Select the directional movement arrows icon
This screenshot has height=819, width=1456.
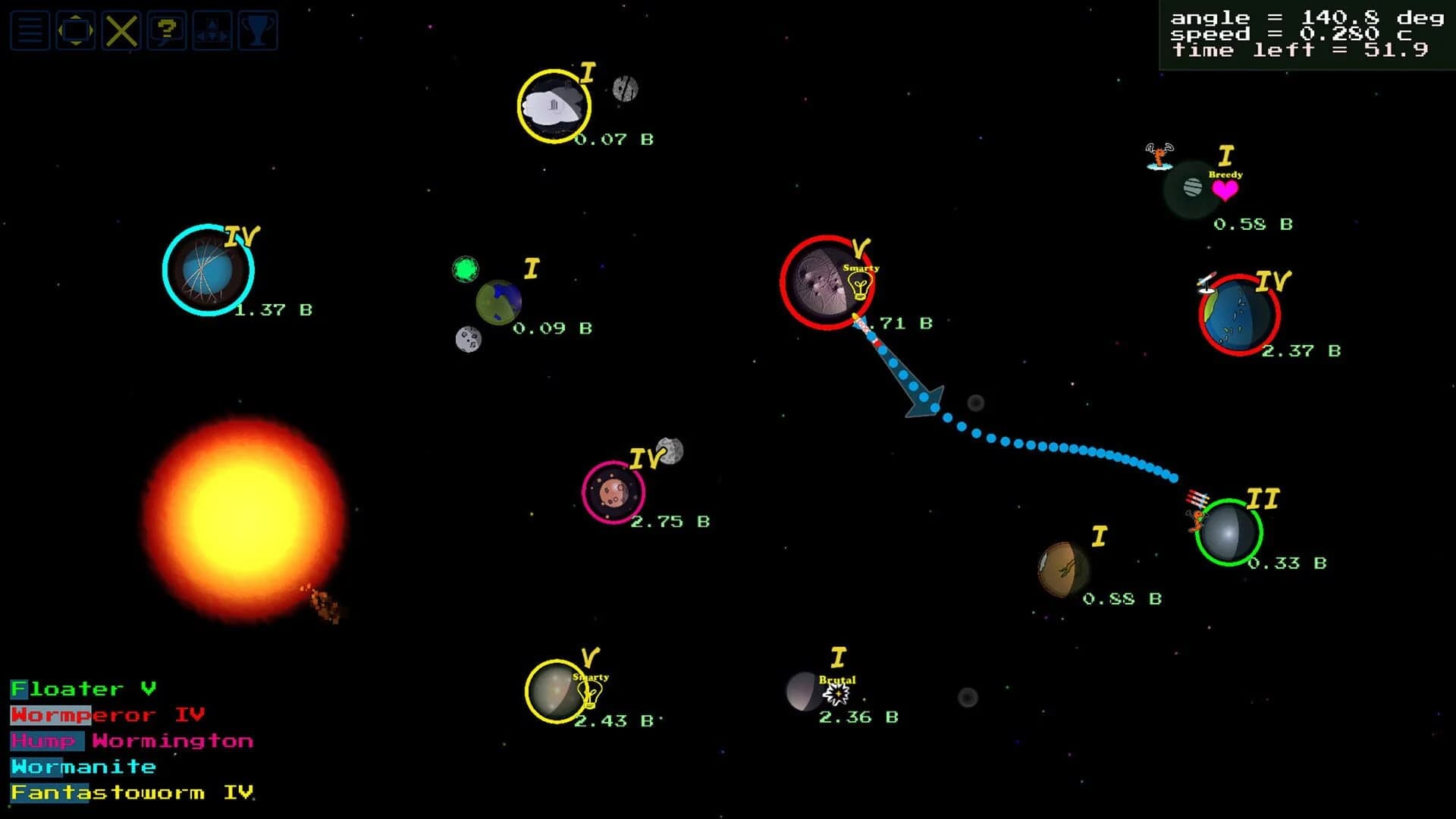pos(212,31)
